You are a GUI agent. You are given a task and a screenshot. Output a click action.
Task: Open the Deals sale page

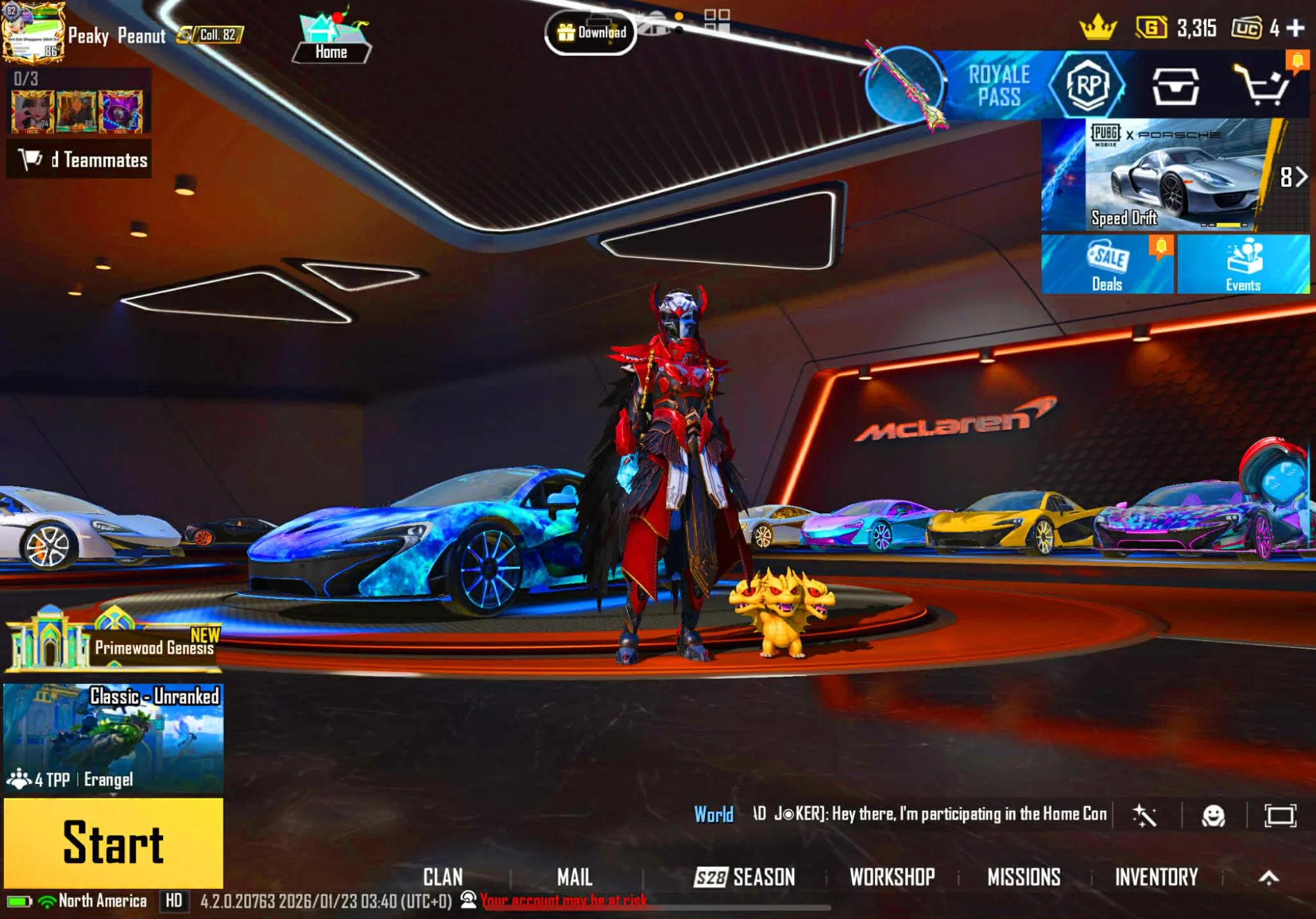[x=1107, y=265]
